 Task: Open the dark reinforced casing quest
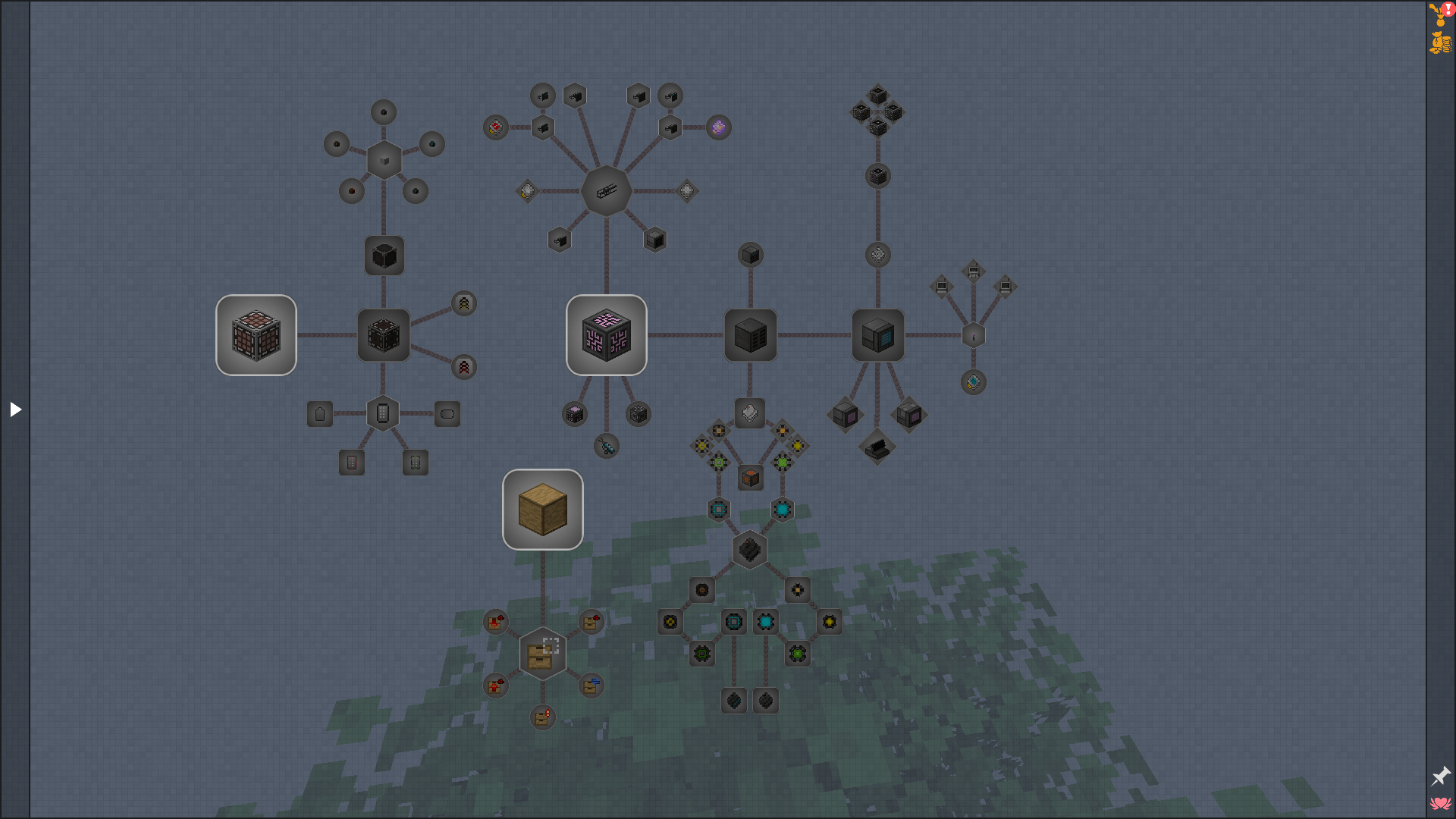tap(384, 335)
